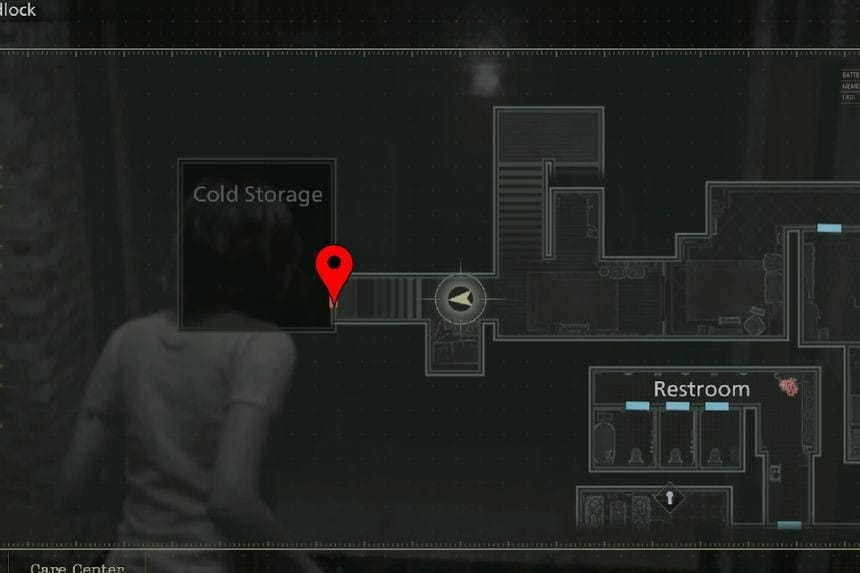This screenshot has height=573, width=860.
Task: Select the red item marker in Restroom
Action: 789,386
